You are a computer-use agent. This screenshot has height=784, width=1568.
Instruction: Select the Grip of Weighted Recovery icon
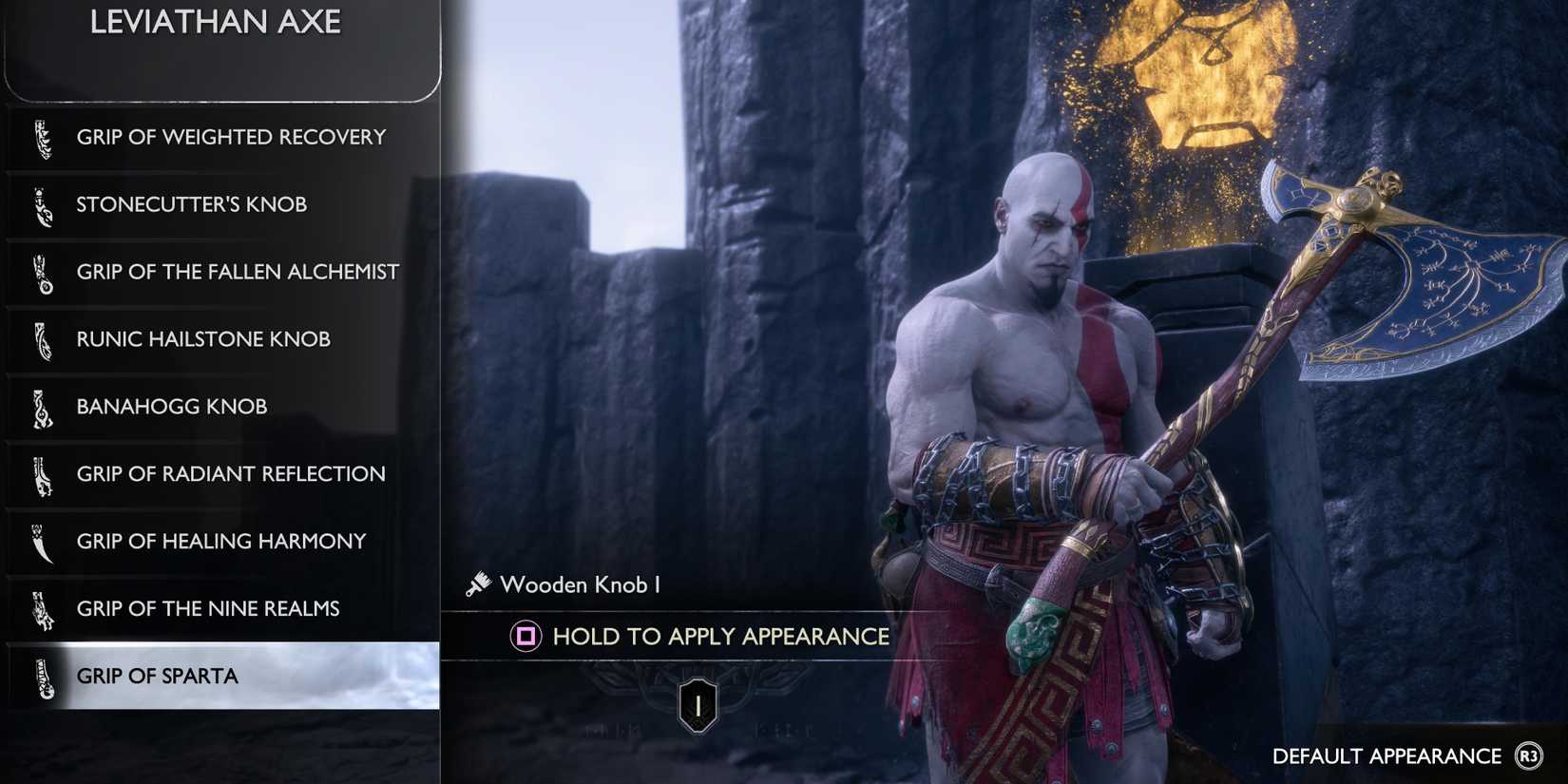[43, 137]
